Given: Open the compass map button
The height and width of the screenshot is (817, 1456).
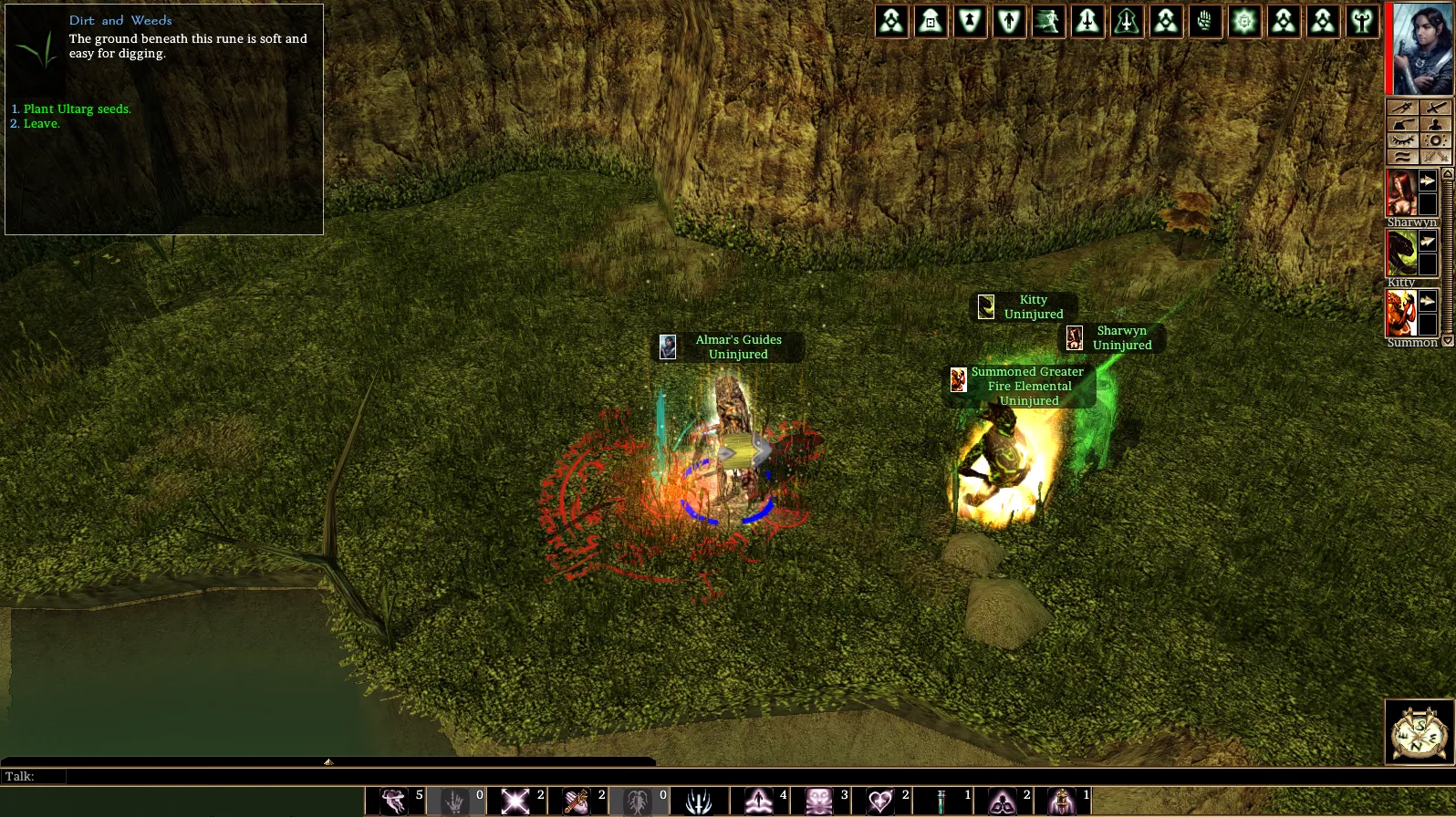Looking at the screenshot, I should pos(1419,731).
